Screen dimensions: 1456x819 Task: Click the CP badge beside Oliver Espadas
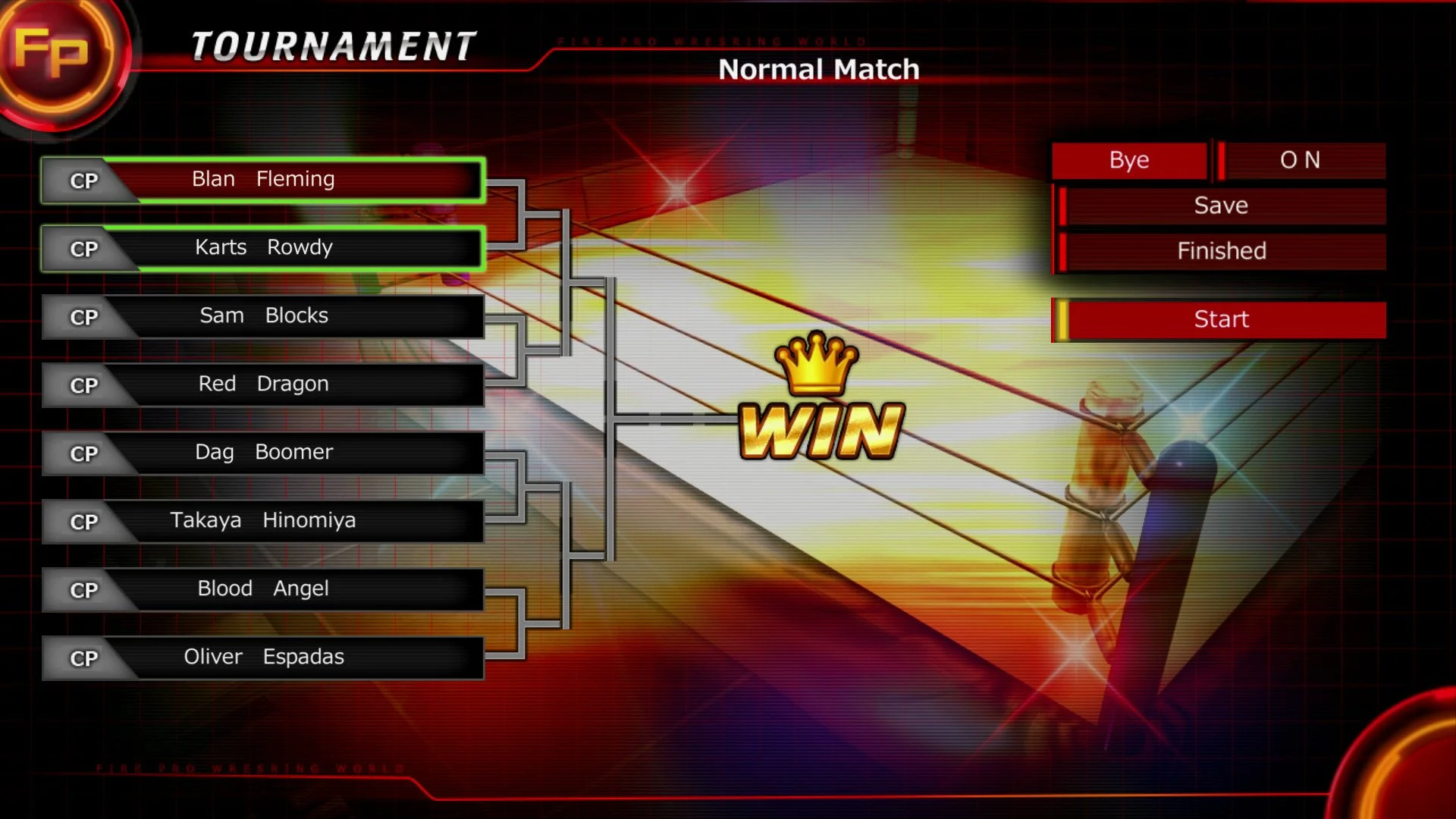tap(83, 658)
